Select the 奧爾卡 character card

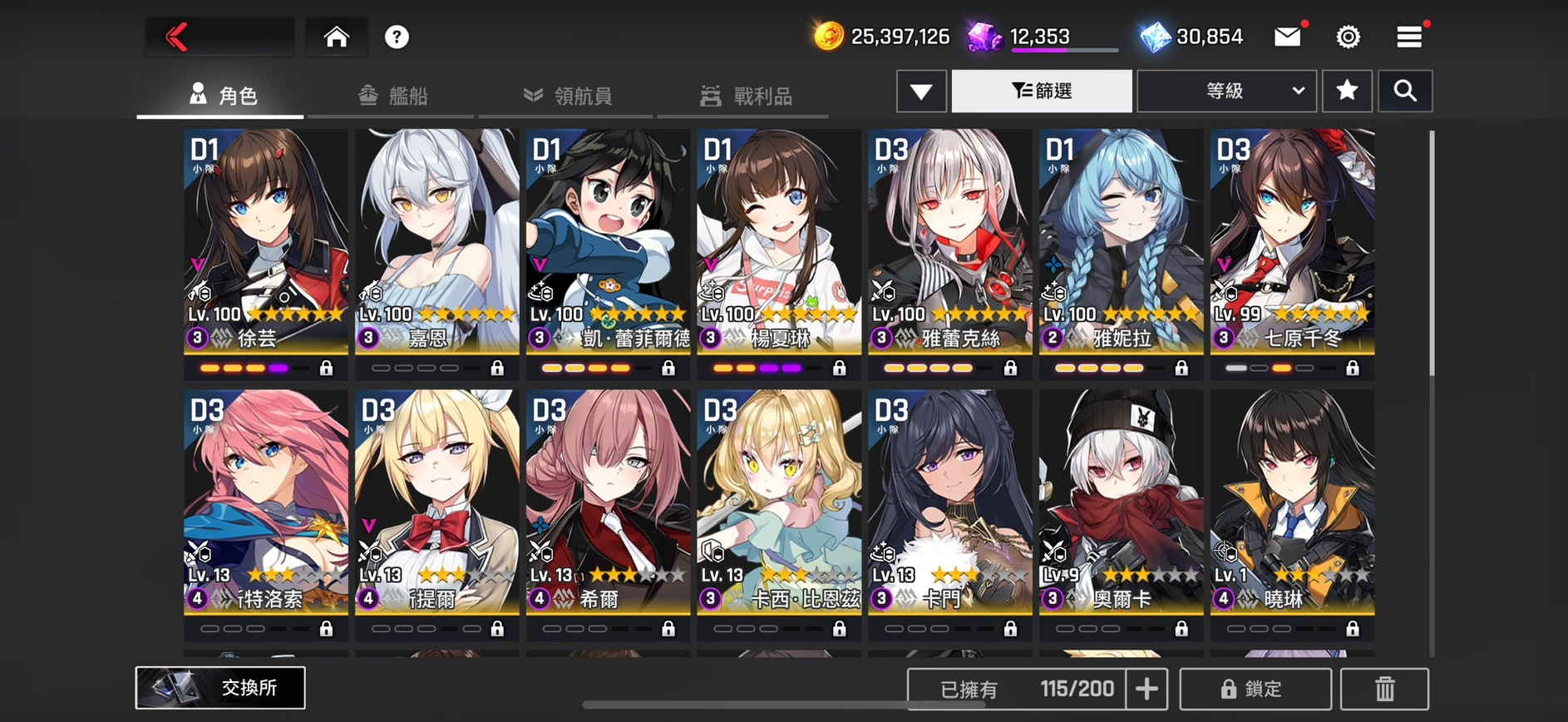[1121, 502]
